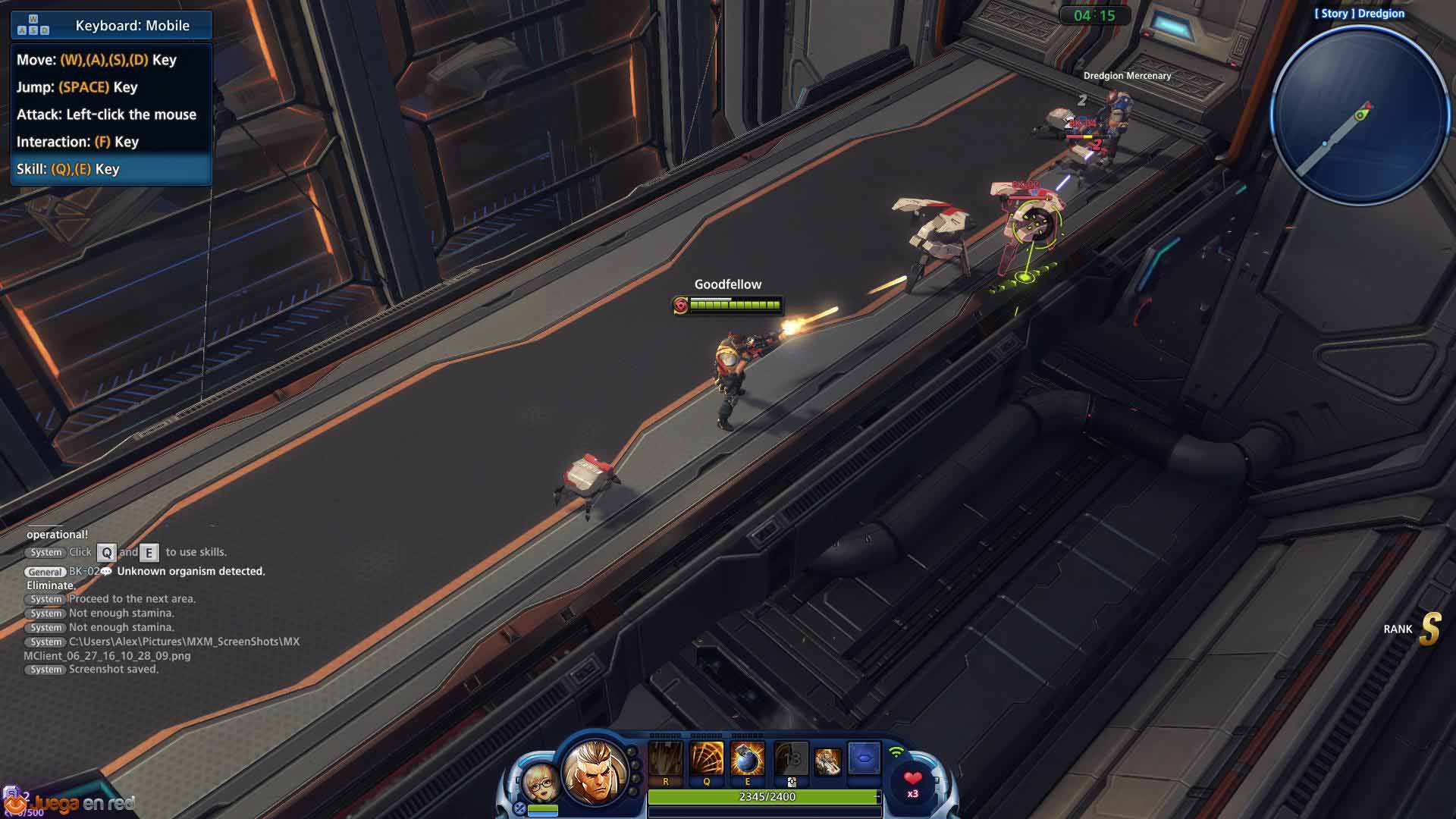Click the Story Dredgion stage label
Screen dimensions: 1456x819
[x=1359, y=14]
